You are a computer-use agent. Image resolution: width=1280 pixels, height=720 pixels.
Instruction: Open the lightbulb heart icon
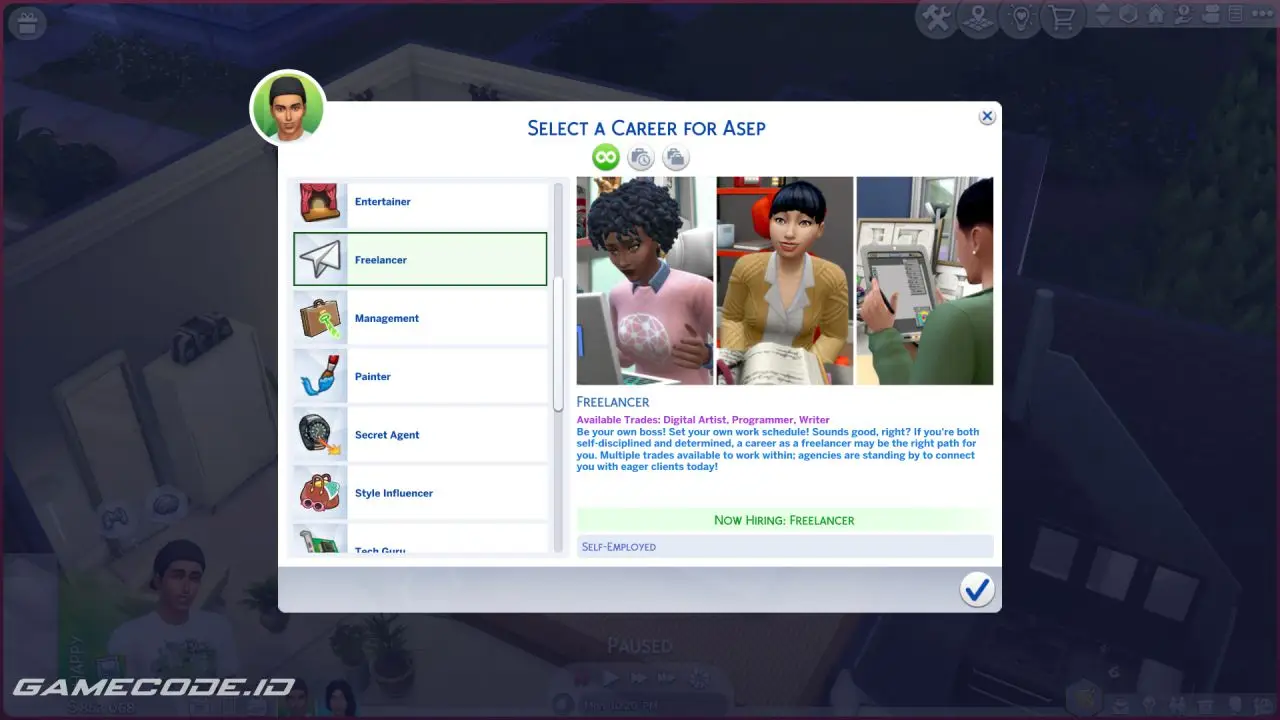[1022, 19]
